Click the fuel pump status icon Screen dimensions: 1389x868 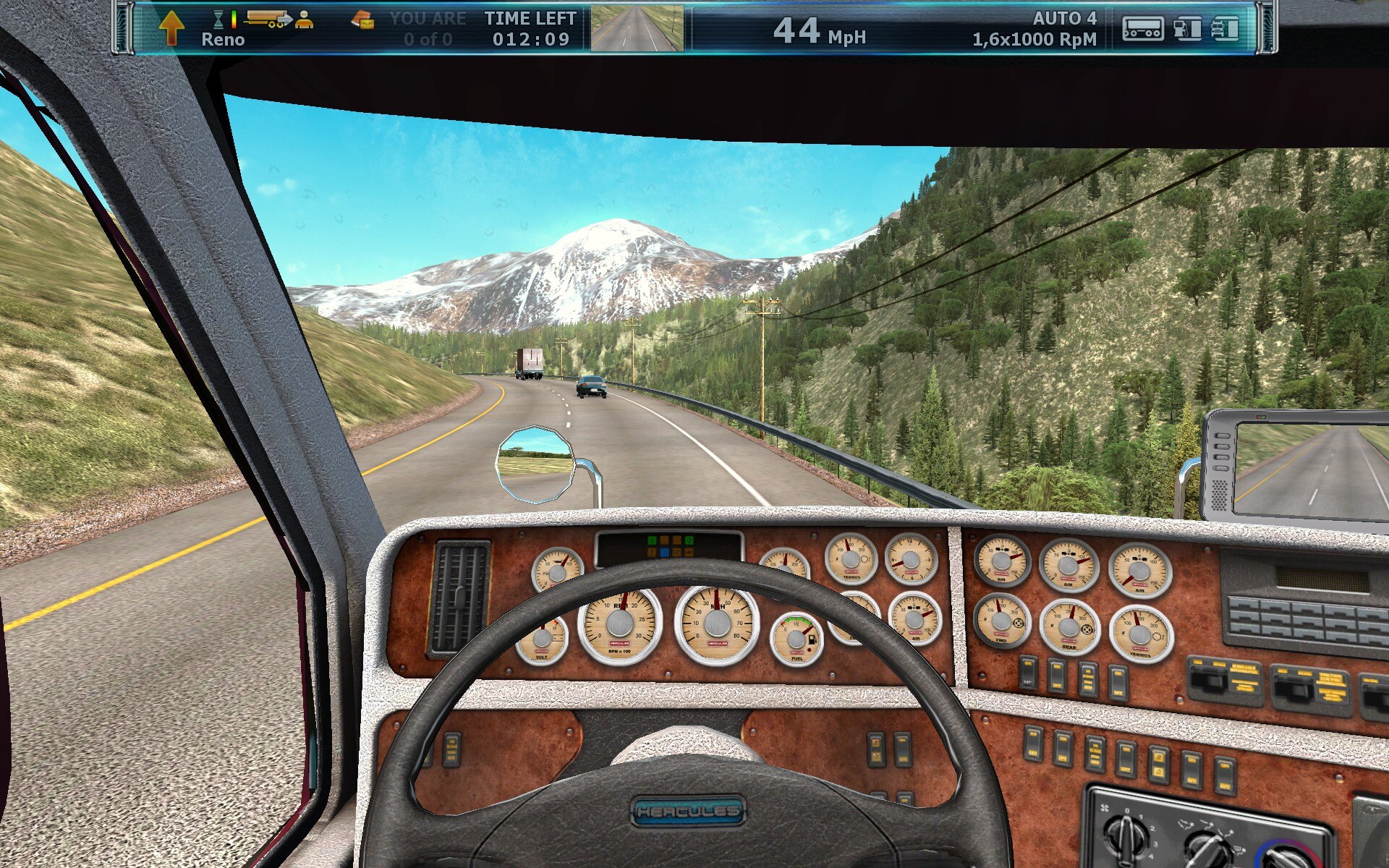1187,29
